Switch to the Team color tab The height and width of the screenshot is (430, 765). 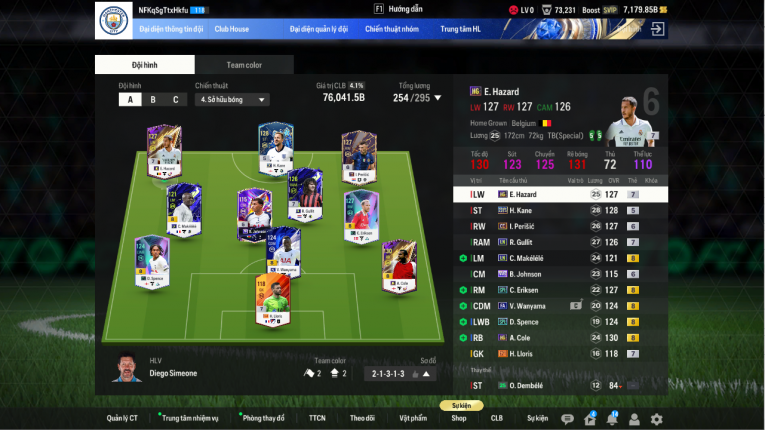pyautogui.click(x=244, y=65)
